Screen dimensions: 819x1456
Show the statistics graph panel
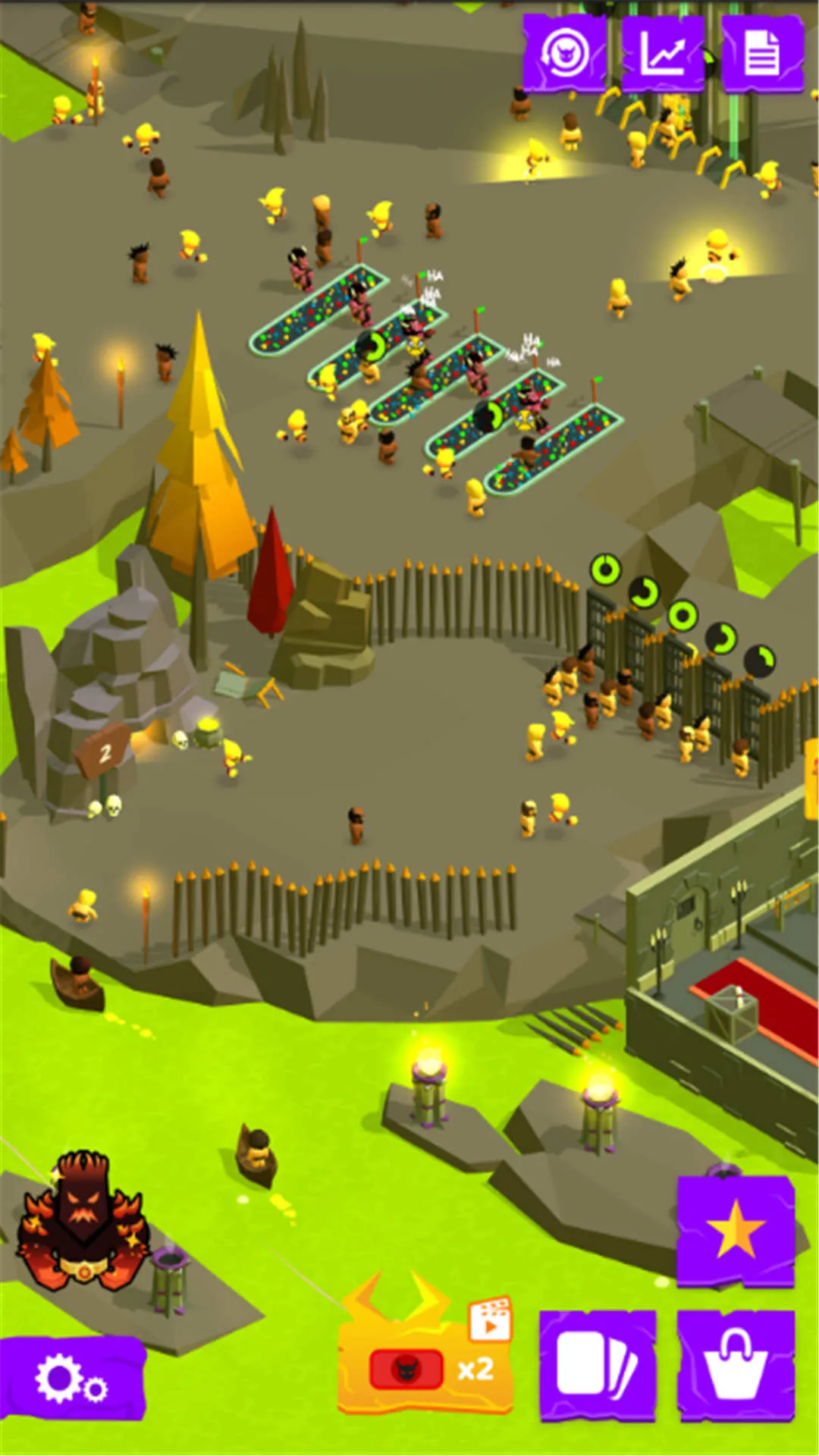pos(663,54)
